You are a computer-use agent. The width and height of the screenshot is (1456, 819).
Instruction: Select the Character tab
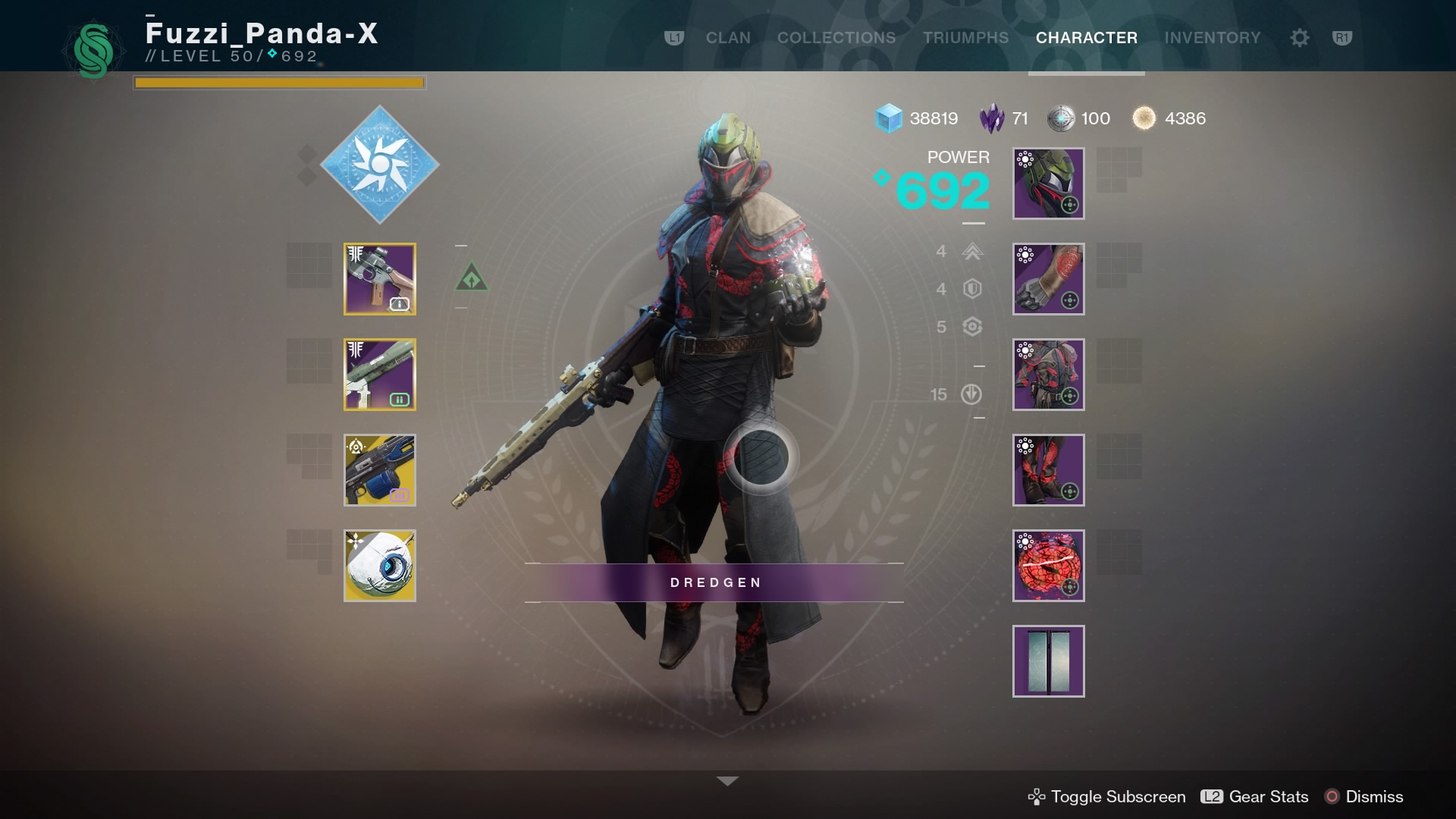(x=1086, y=38)
